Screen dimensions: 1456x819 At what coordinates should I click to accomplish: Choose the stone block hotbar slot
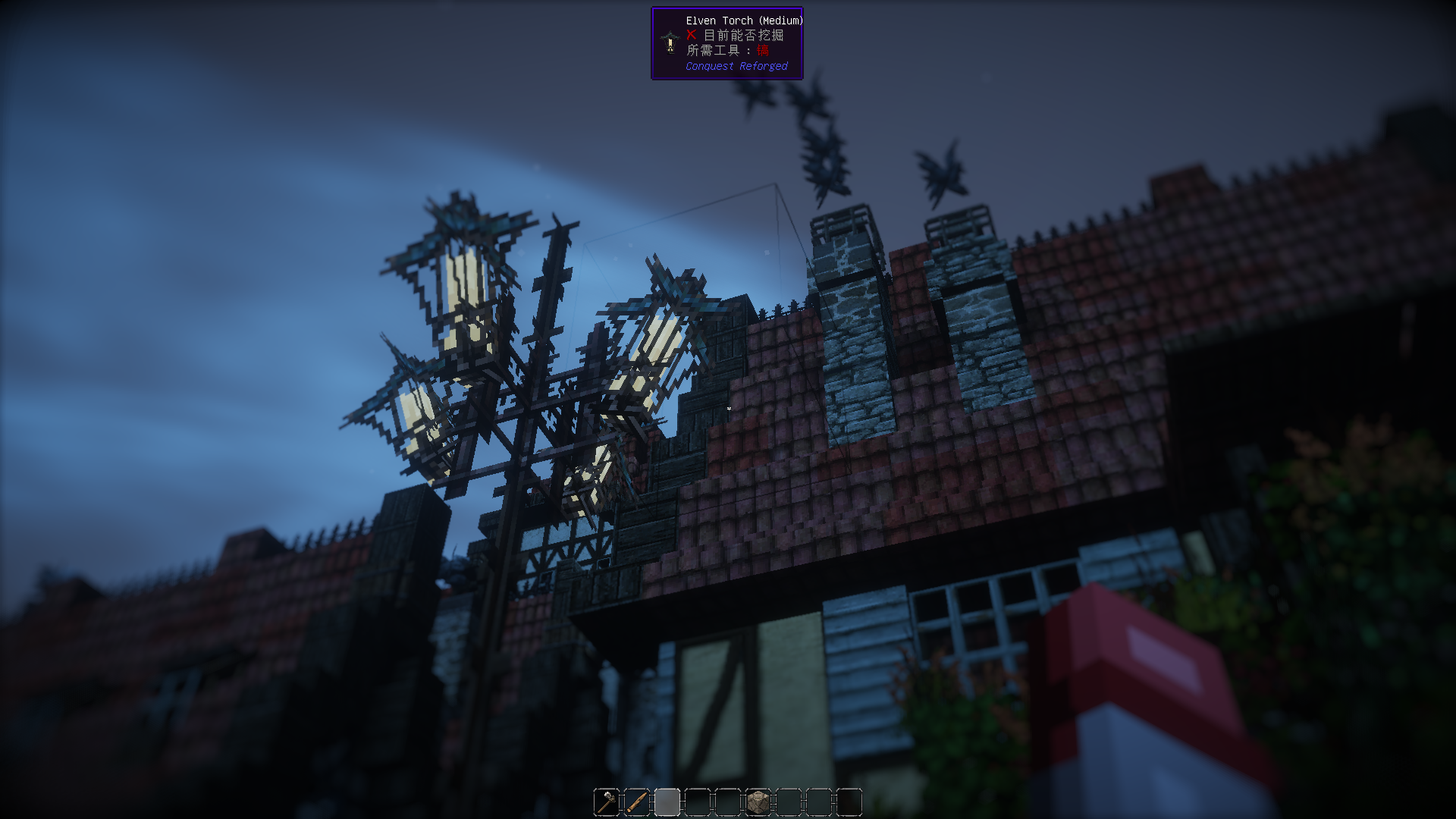[758, 802]
